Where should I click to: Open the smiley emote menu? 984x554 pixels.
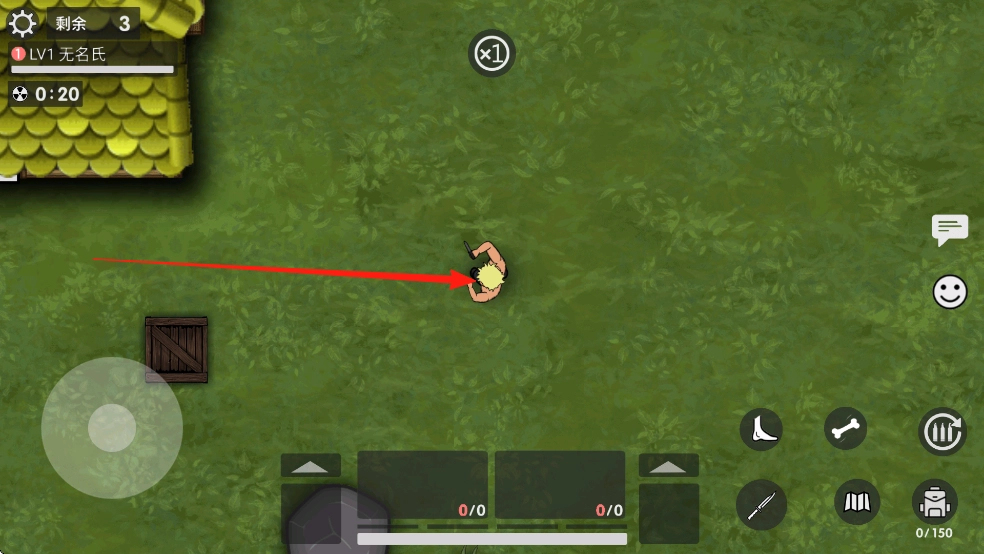click(x=950, y=292)
